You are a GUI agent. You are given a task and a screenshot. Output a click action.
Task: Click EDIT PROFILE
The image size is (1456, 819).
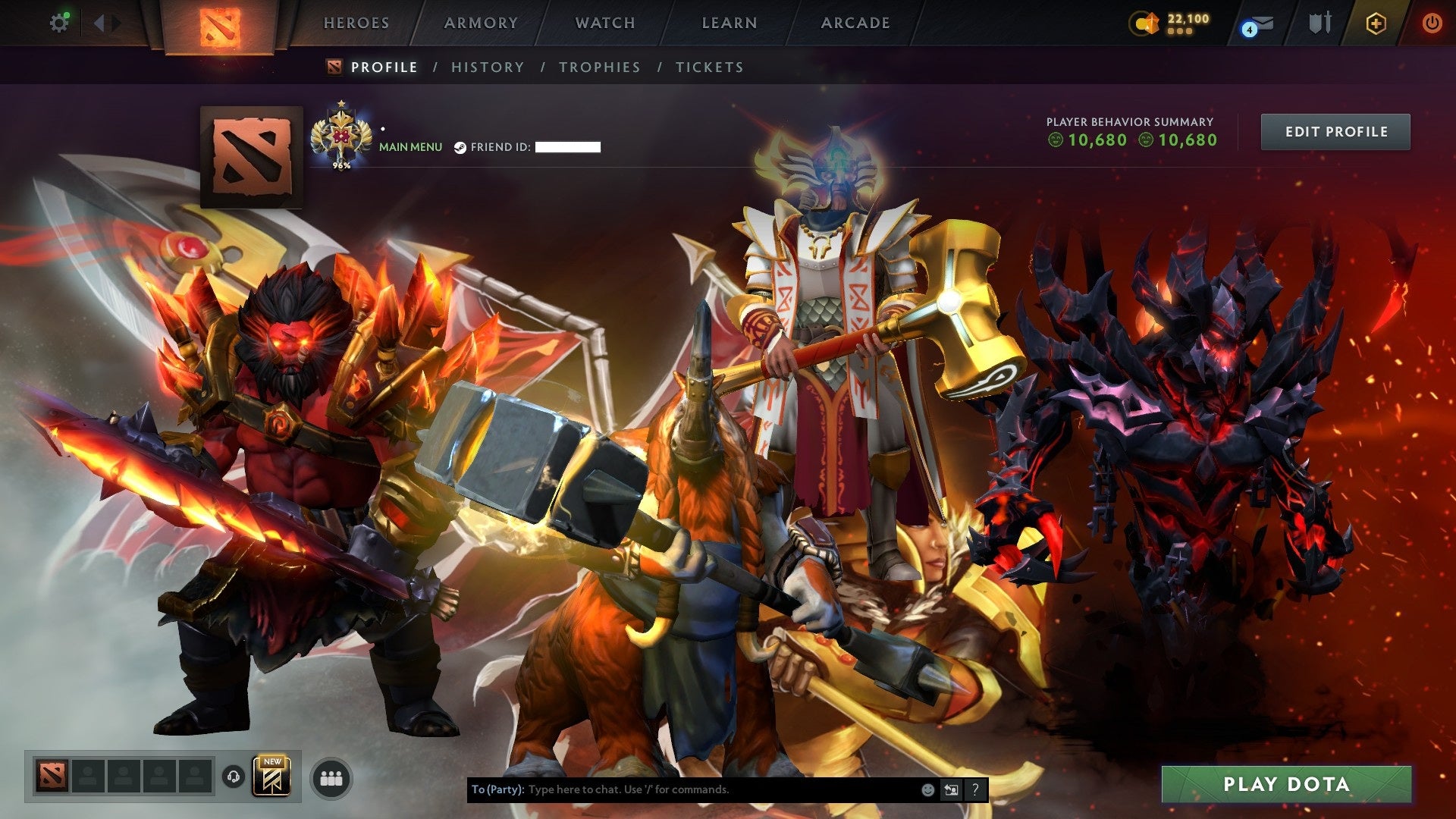click(x=1335, y=130)
